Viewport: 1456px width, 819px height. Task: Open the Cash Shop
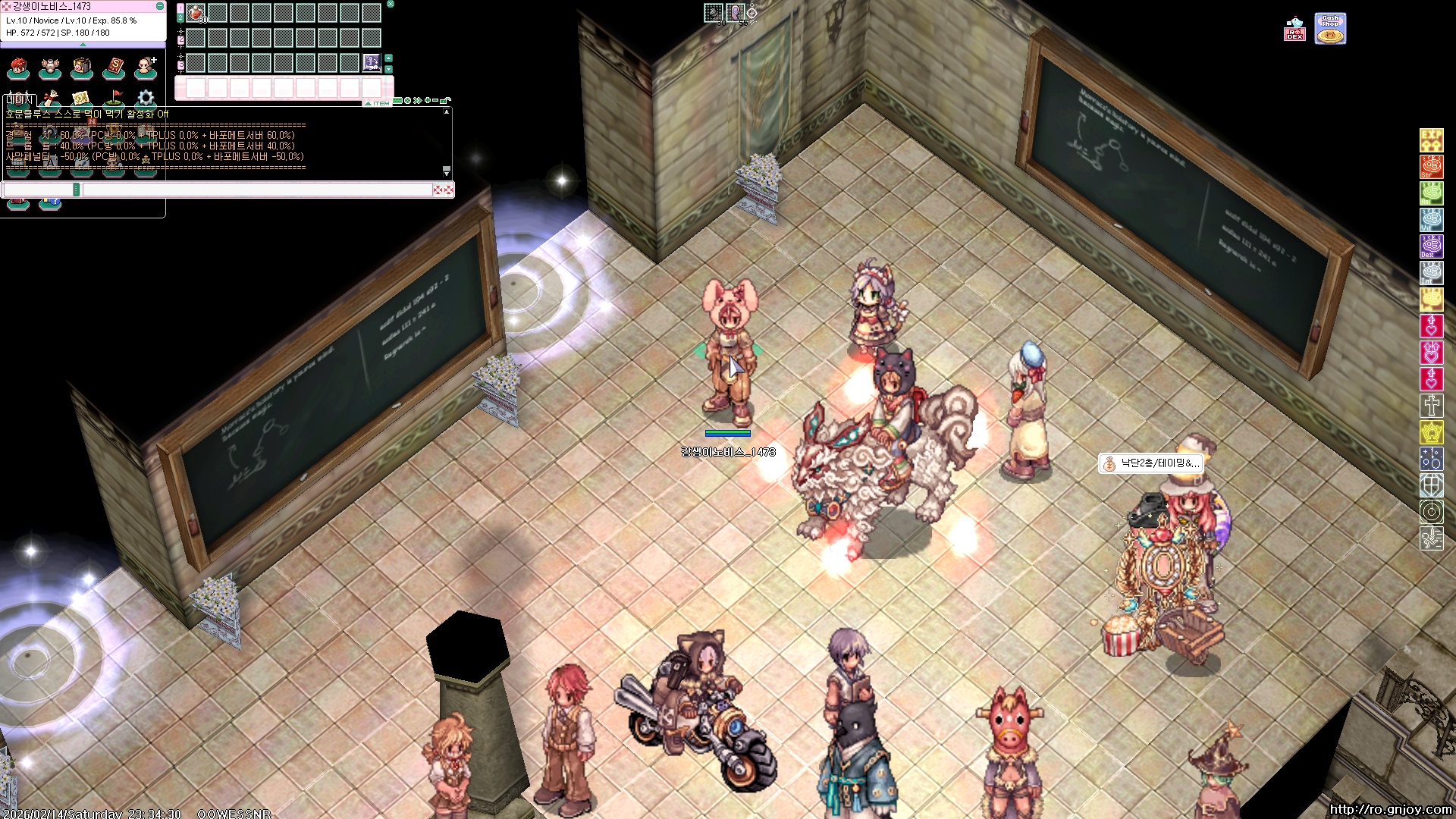pos(1330,29)
